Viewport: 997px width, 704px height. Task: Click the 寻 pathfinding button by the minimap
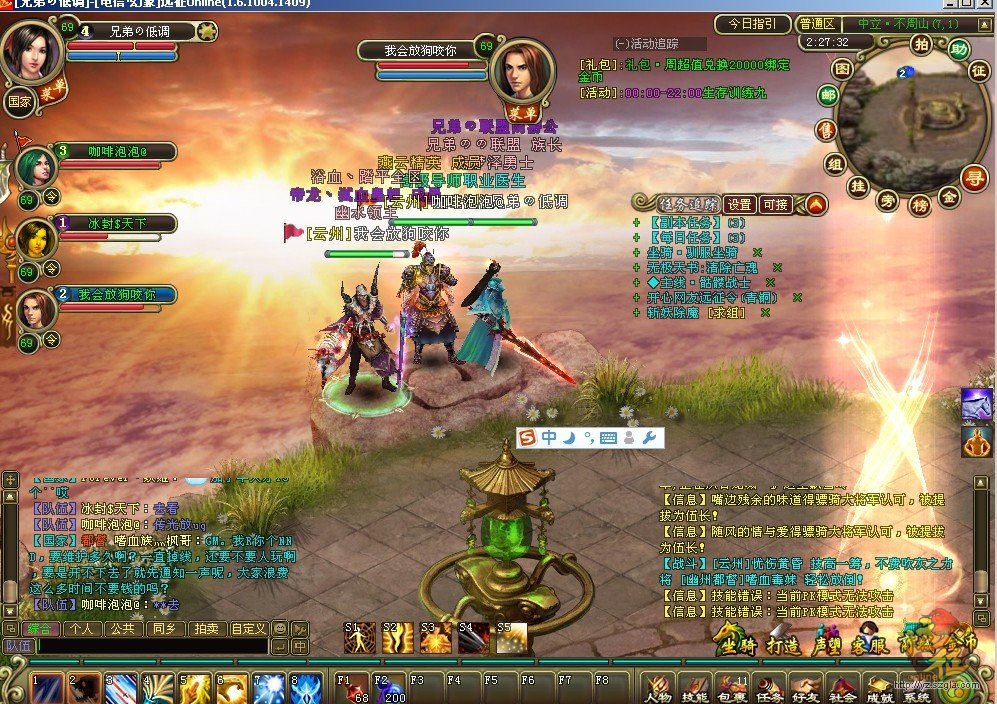coord(972,177)
